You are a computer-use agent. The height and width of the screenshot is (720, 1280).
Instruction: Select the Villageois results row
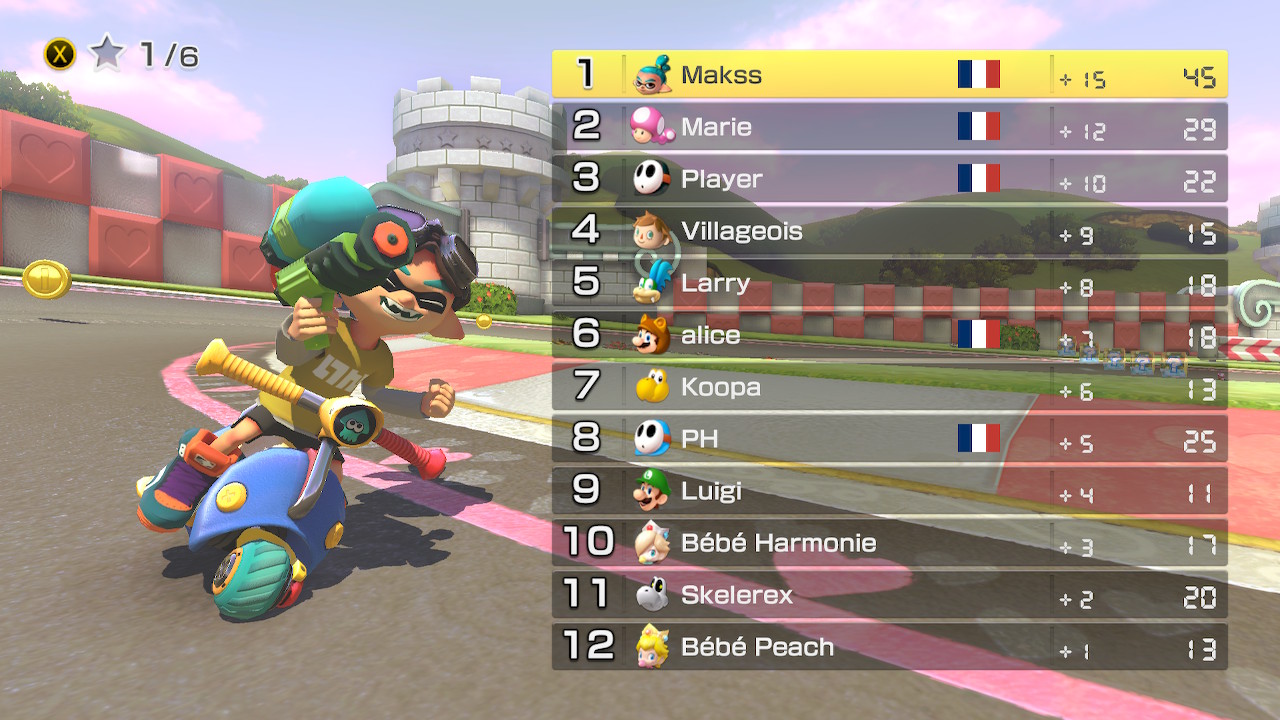coord(889,231)
